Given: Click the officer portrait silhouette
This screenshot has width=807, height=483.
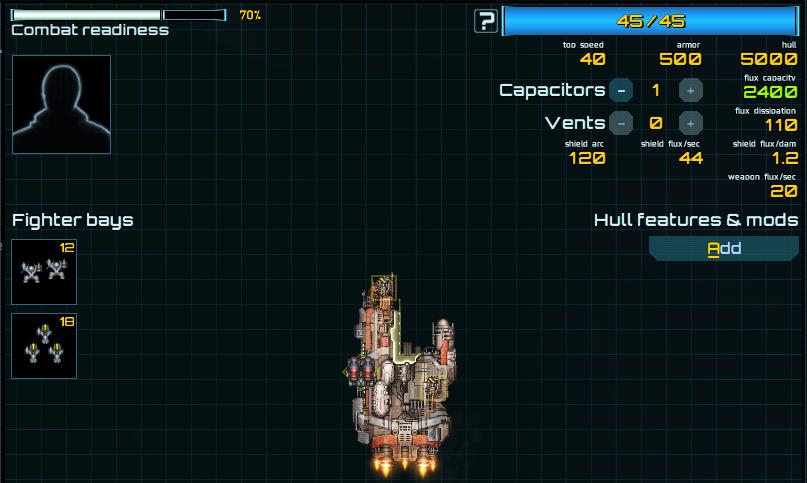Looking at the screenshot, I should tap(61, 104).
